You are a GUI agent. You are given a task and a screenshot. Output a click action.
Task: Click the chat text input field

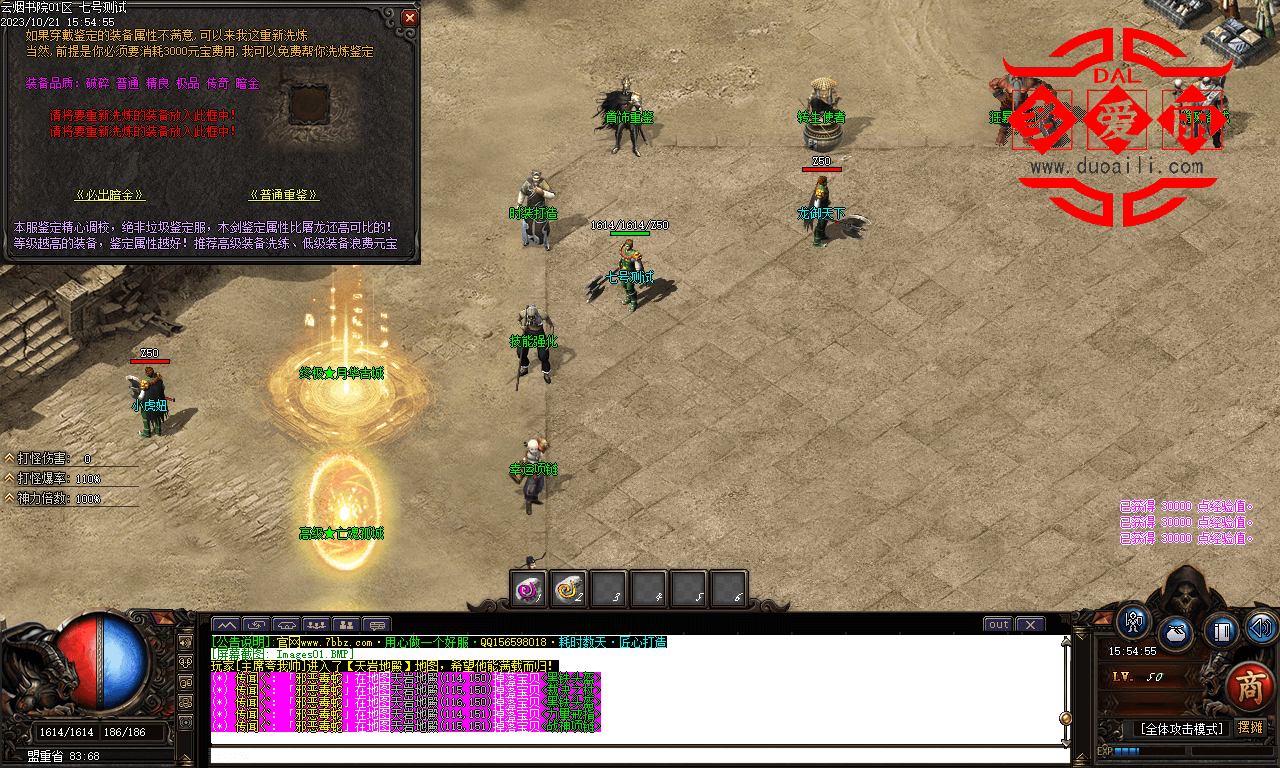click(638, 755)
